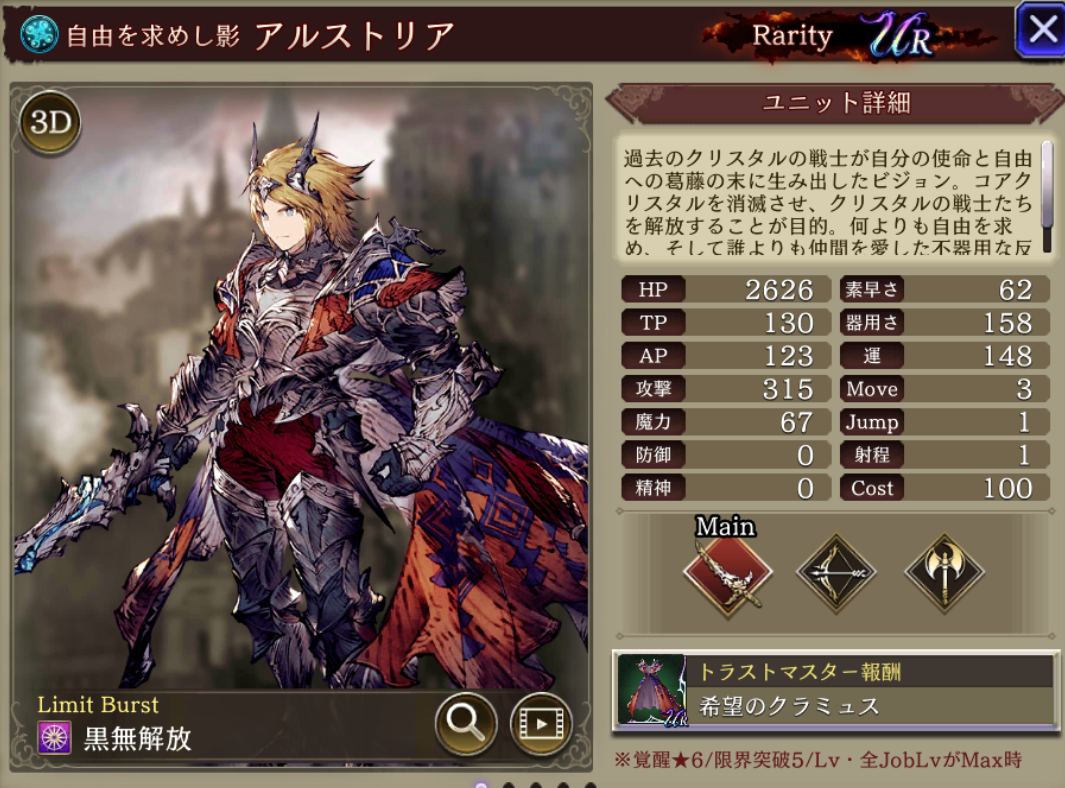Select the Main sword job icon

pyautogui.click(x=727, y=574)
